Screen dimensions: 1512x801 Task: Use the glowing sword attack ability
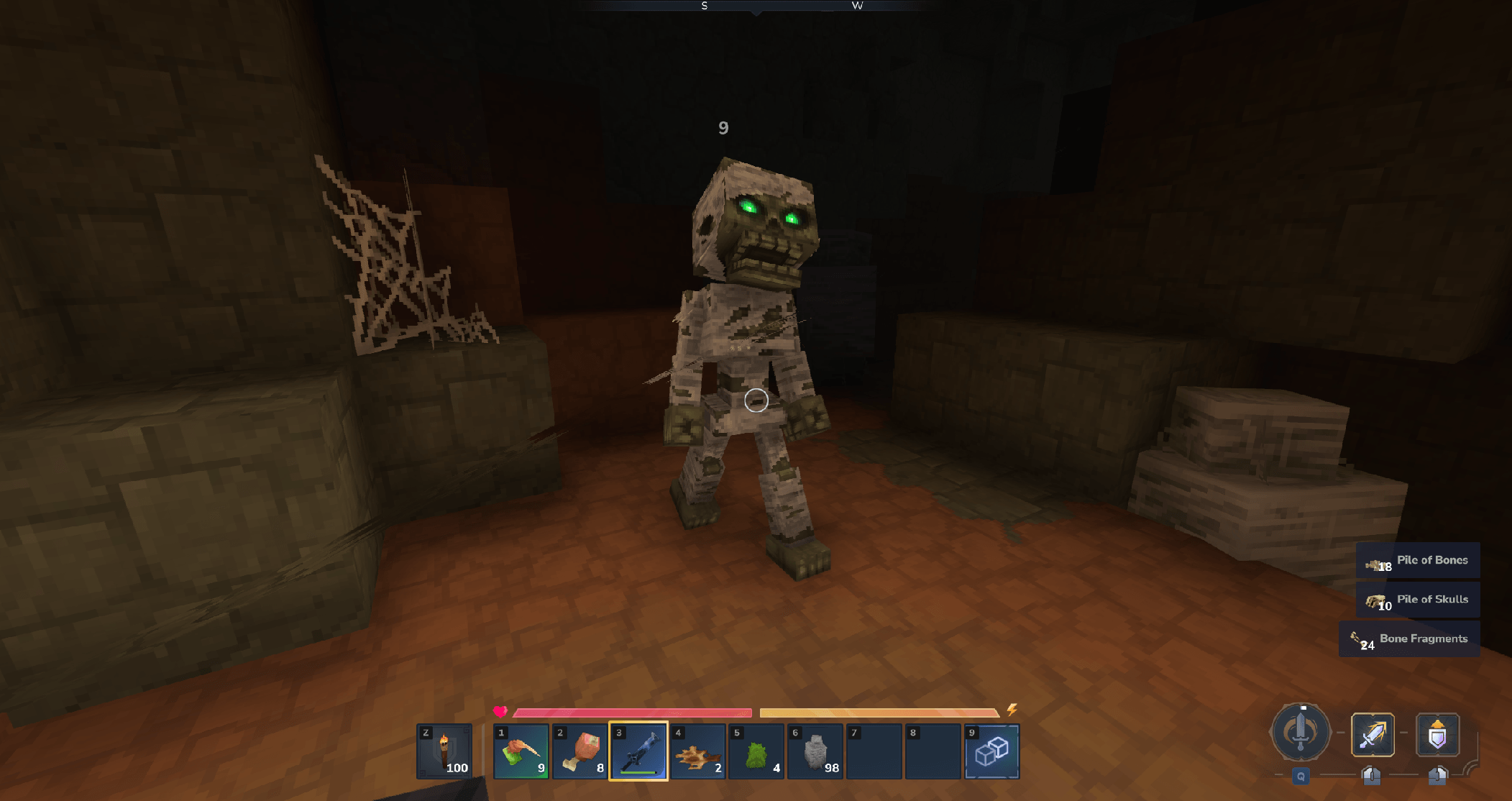pos(1373,734)
